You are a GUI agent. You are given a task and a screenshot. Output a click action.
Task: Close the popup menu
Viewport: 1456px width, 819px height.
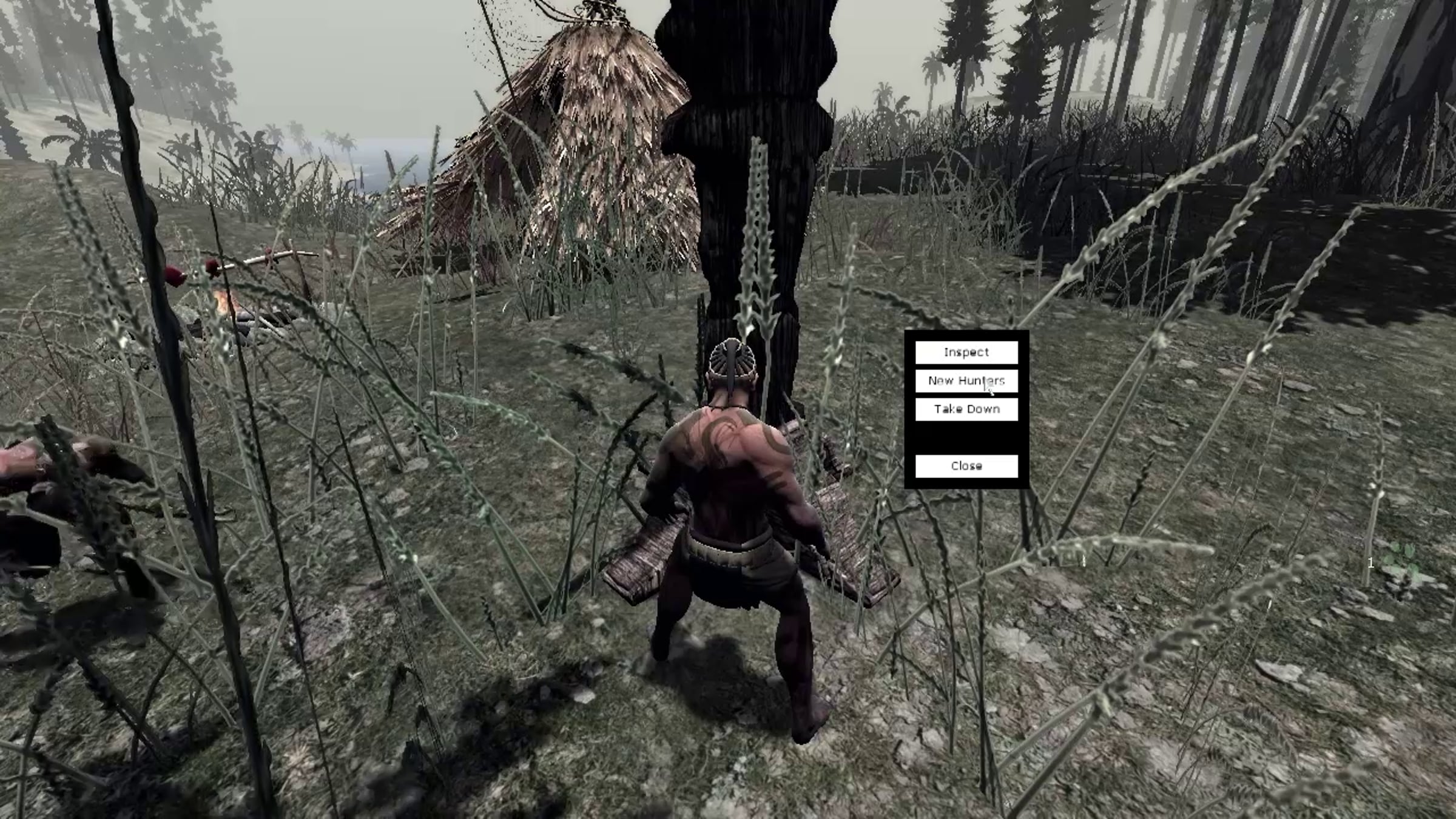[x=966, y=466]
